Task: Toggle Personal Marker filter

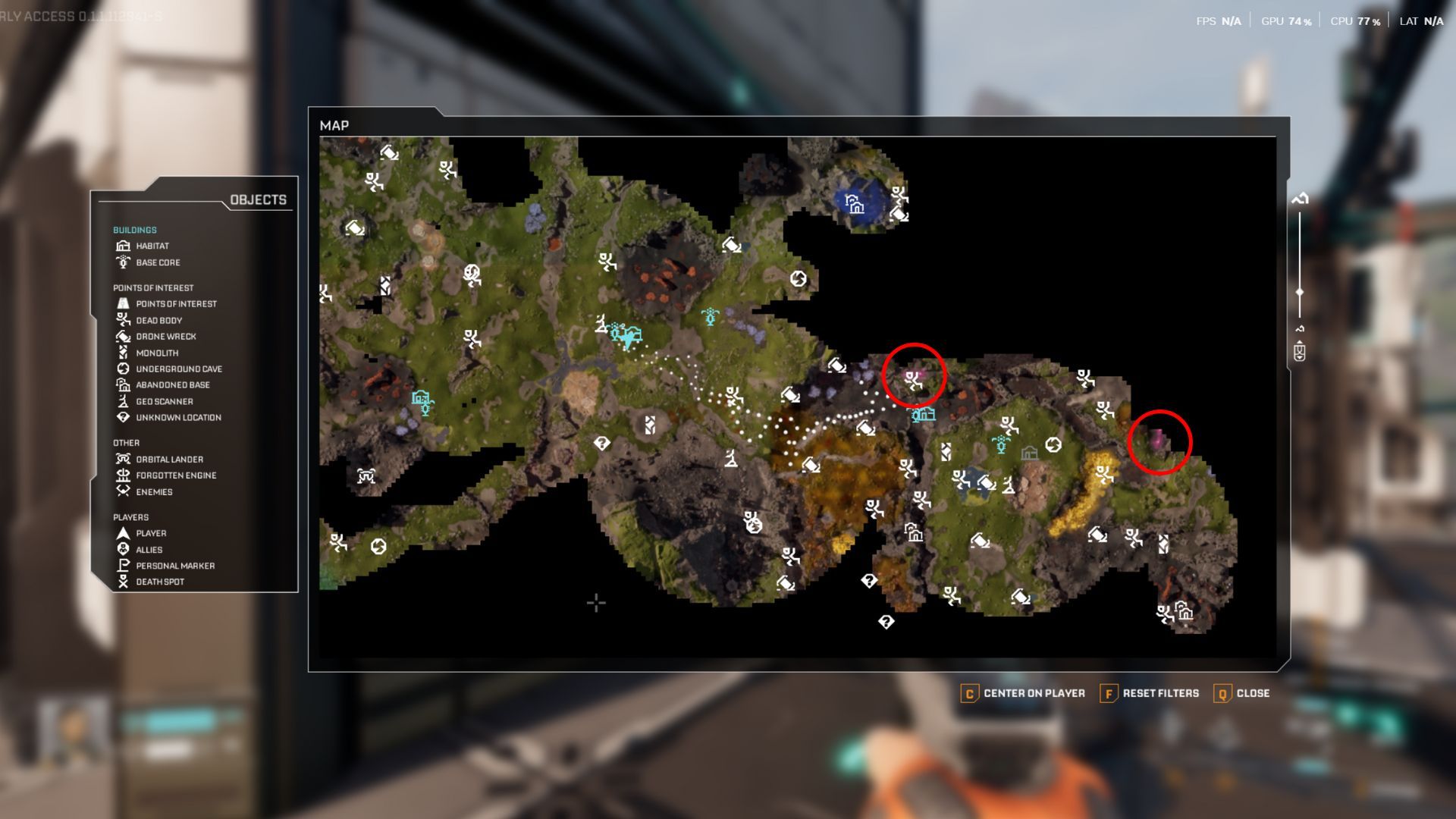Action: (x=174, y=566)
